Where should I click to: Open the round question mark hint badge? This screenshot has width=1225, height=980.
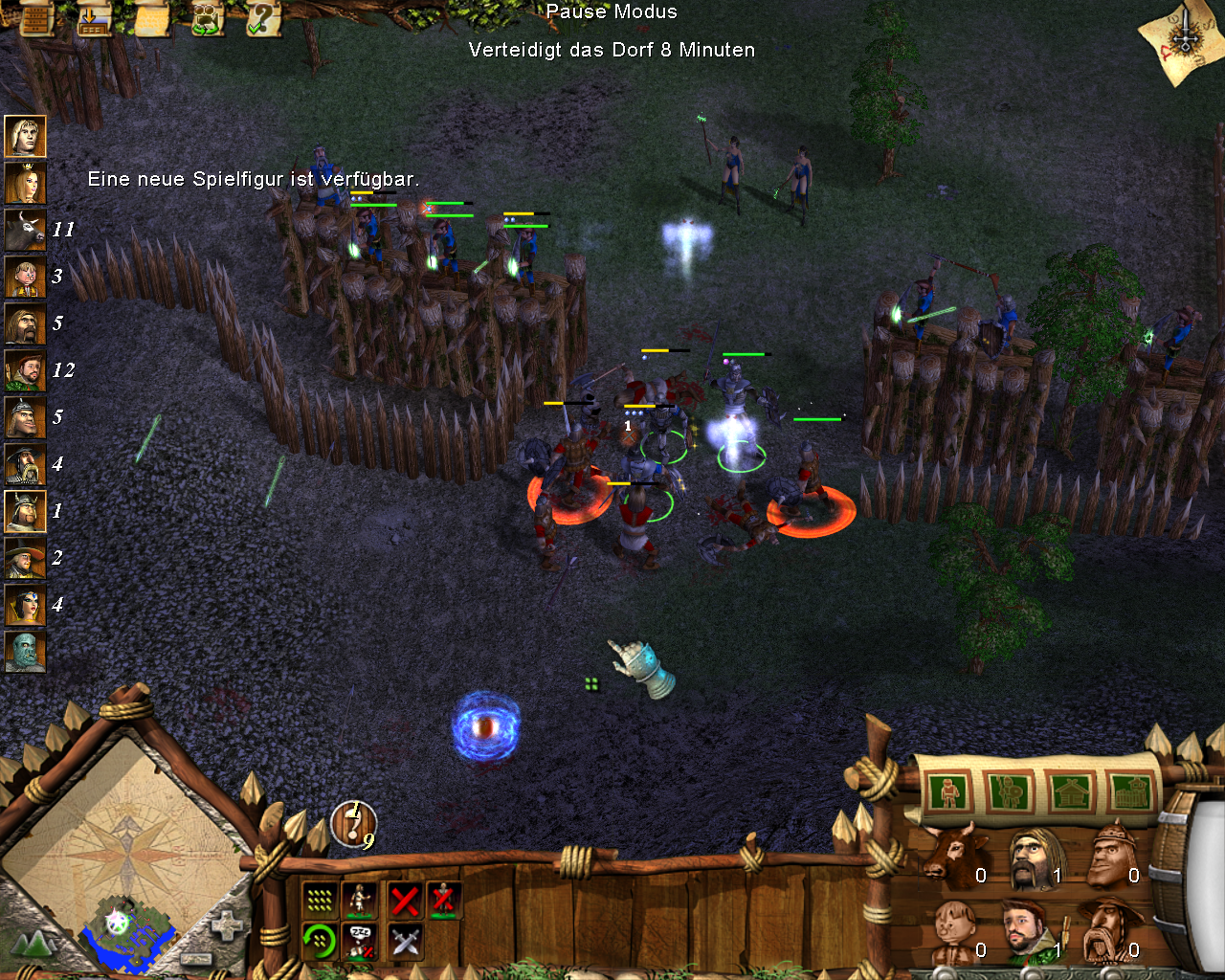point(354,823)
